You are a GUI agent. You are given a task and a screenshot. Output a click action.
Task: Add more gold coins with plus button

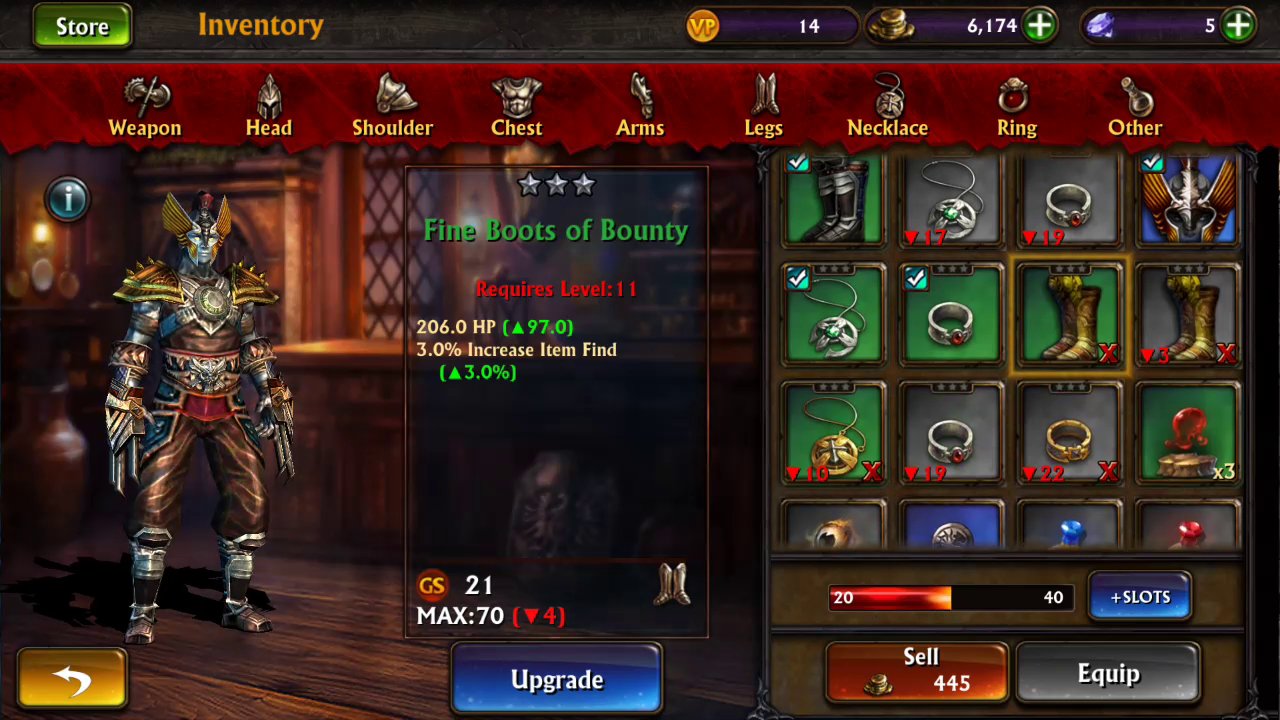coord(1040,26)
